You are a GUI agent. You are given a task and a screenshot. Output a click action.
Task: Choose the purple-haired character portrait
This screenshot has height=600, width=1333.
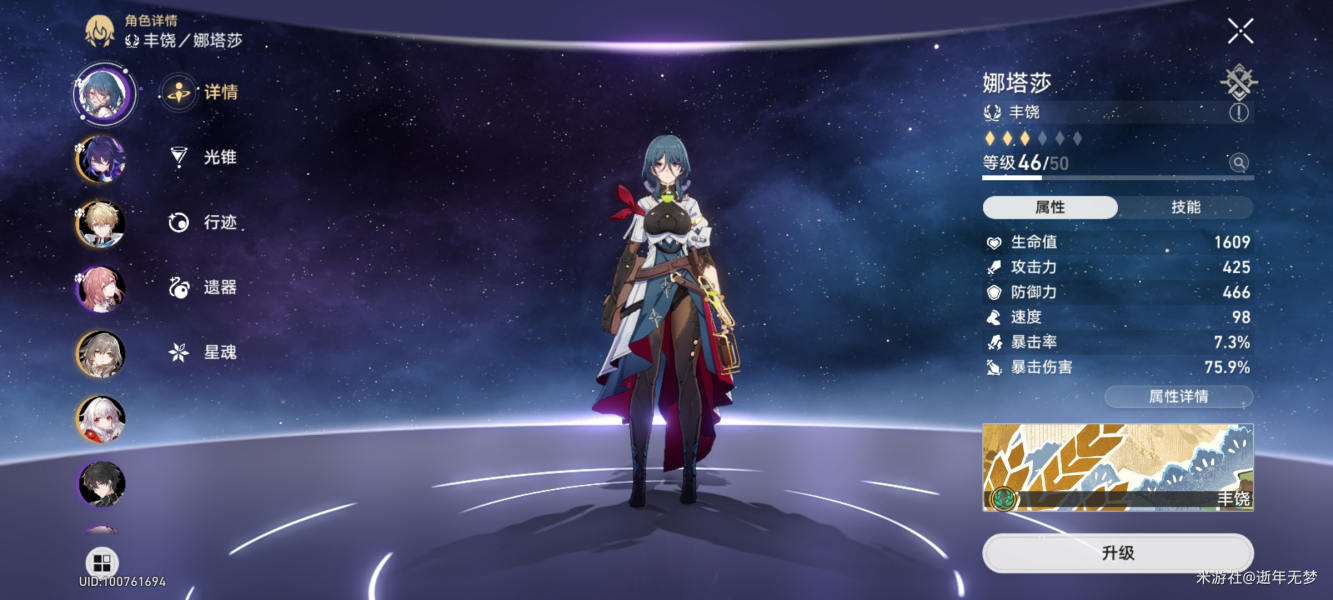tap(101, 159)
